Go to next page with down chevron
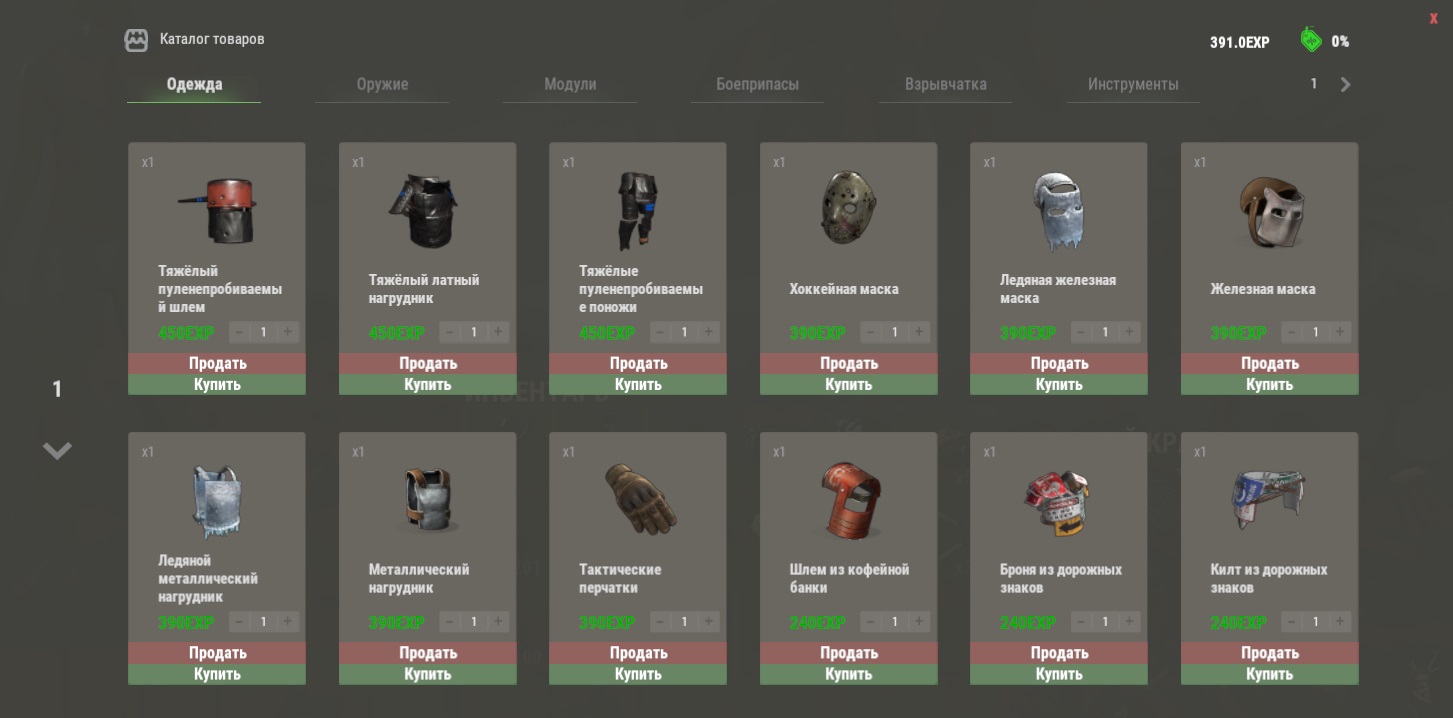The image size is (1453, 718). [x=57, y=451]
